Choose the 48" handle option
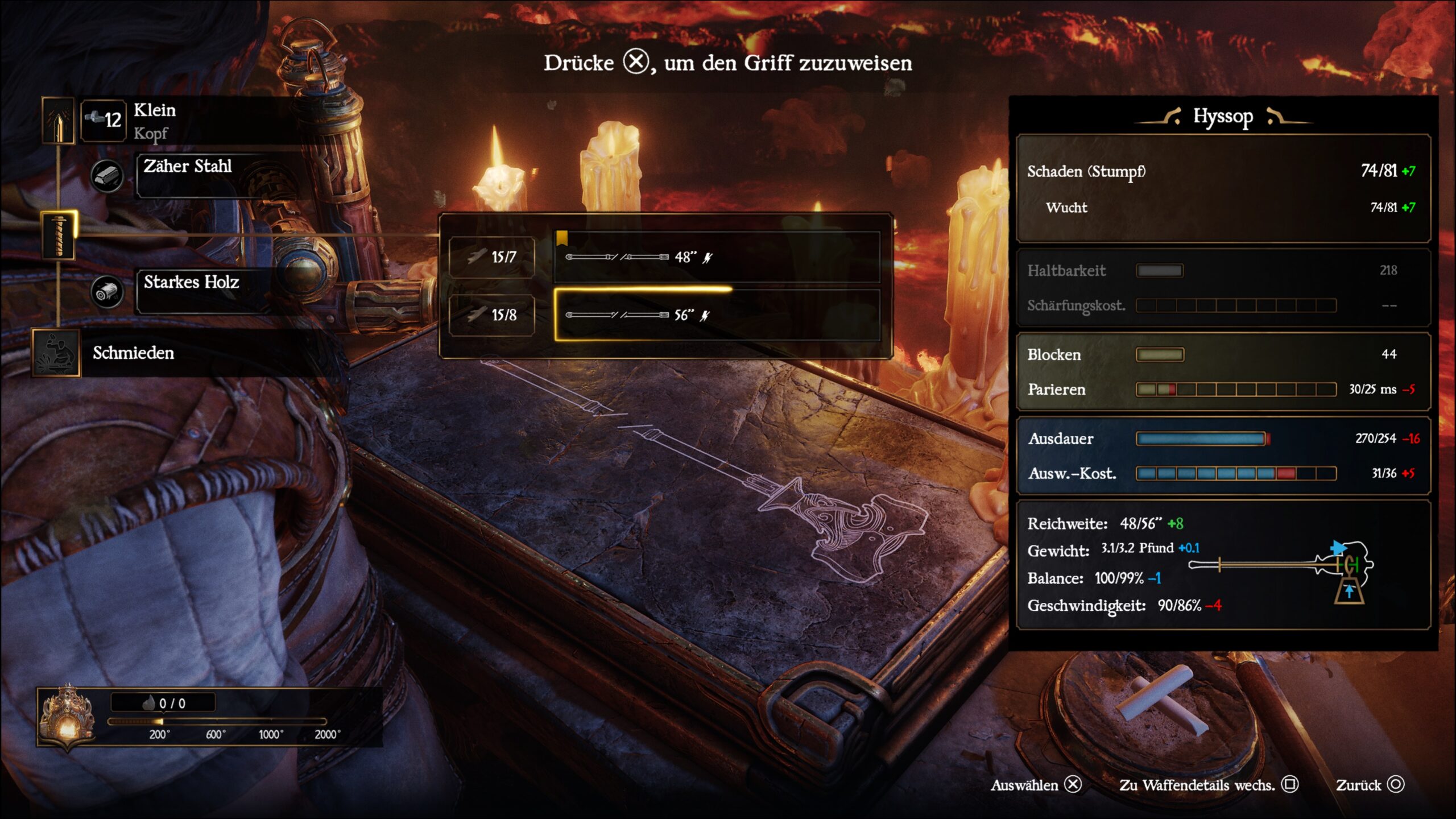The width and height of the screenshot is (1456, 819). [717, 257]
